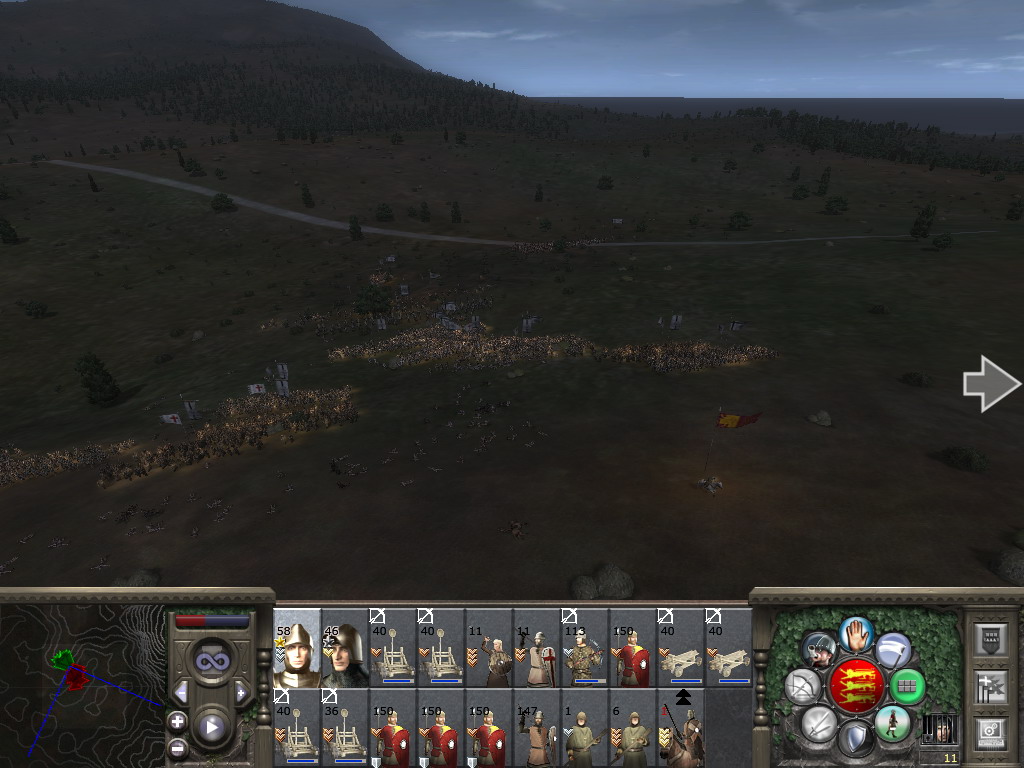Activate the rally horn-blower button

click(x=819, y=650)
